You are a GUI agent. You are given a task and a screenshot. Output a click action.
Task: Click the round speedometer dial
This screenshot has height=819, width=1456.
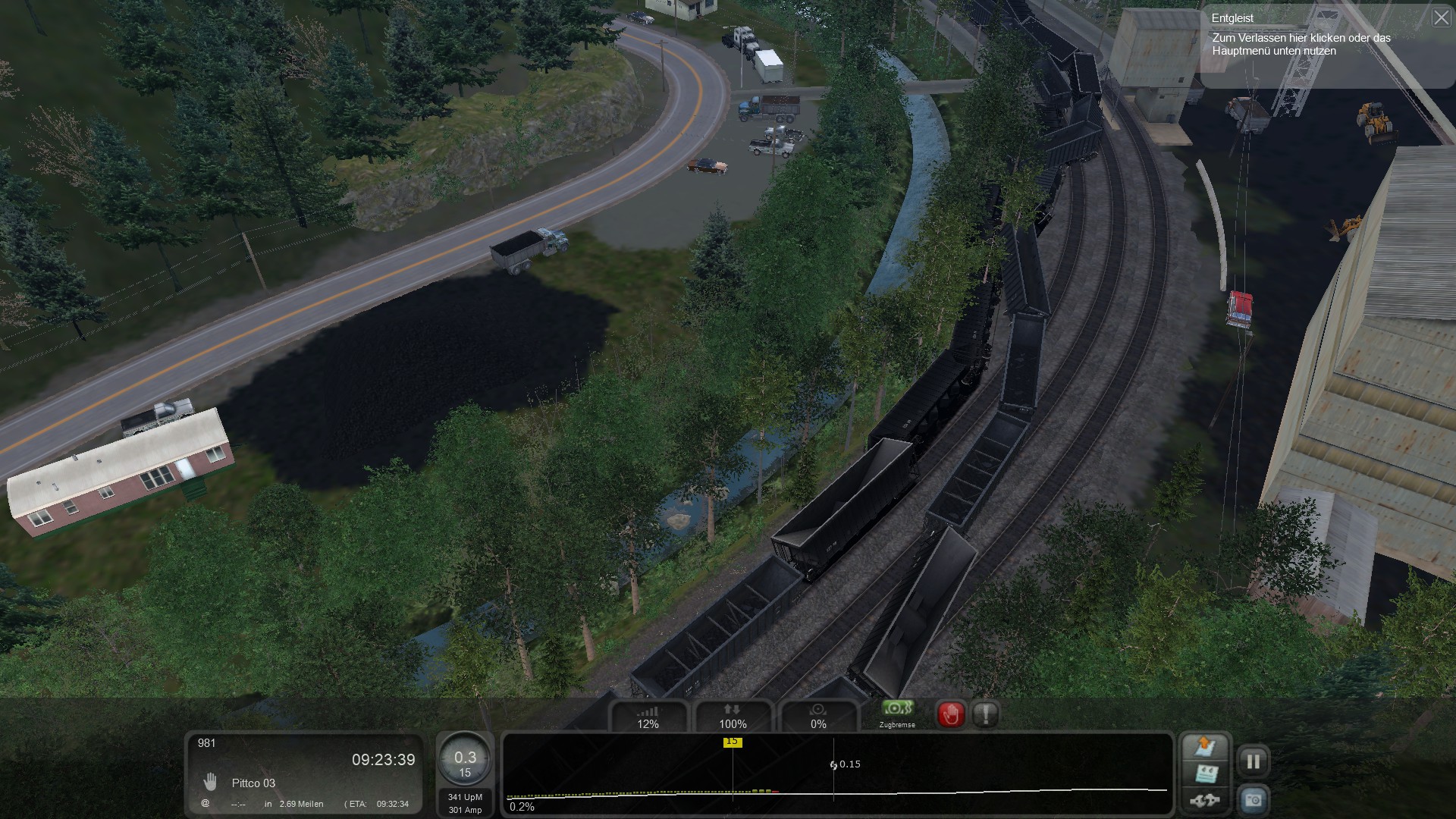click(x=465, y=762)
